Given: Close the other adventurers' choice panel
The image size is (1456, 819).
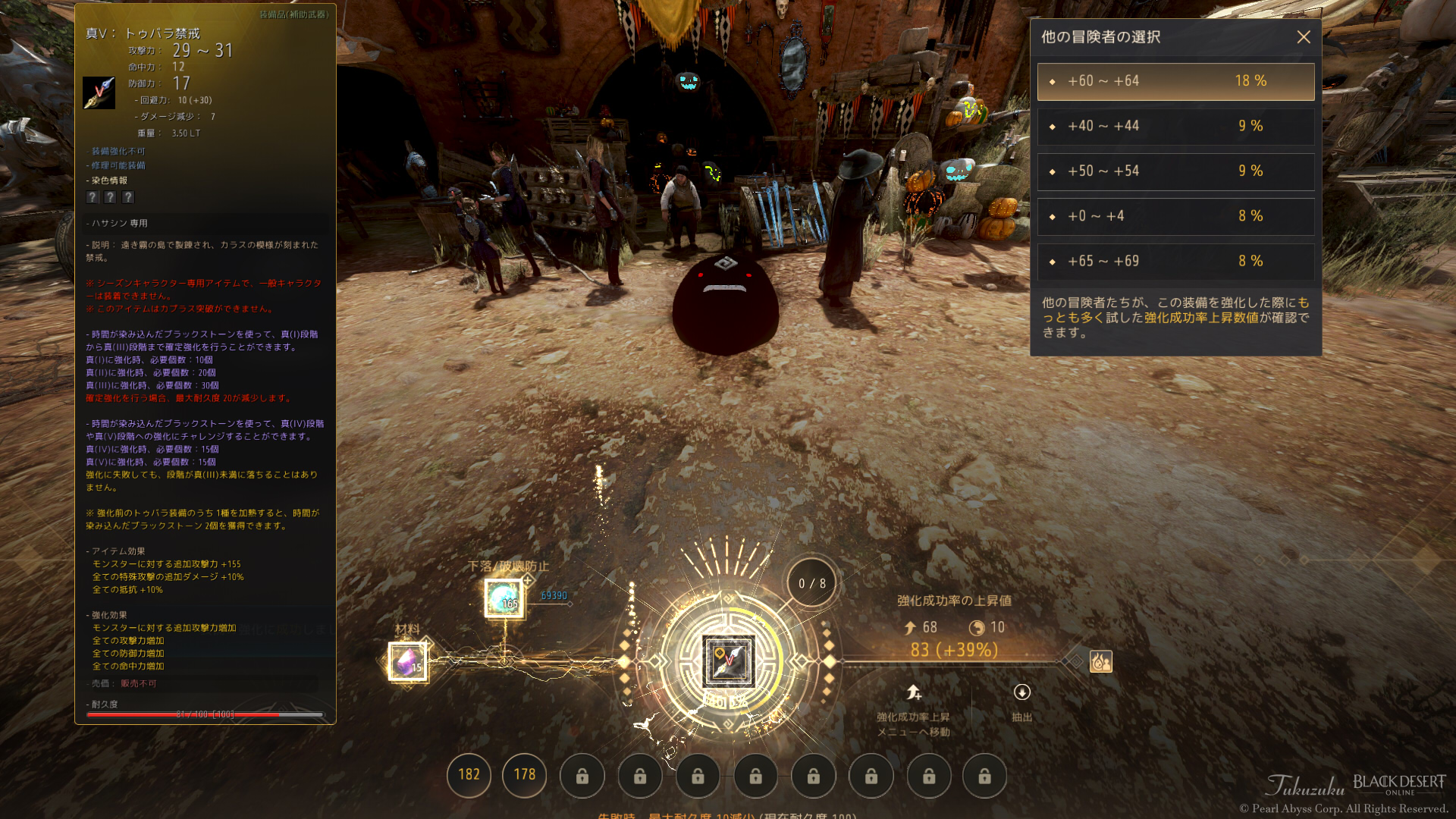Looking at the screenshot, I should (1303, 37).
